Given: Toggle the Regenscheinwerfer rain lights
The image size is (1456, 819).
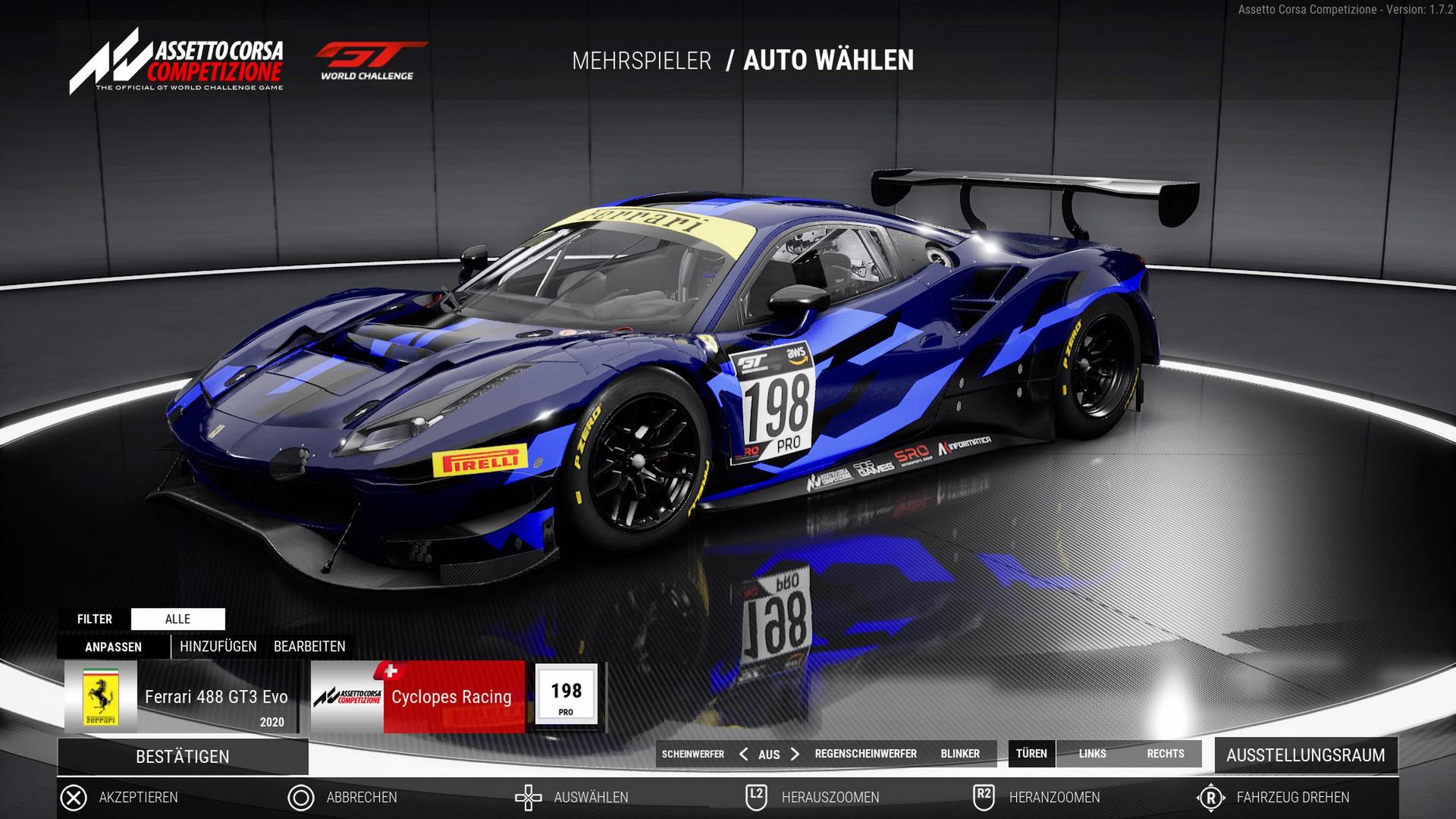Looking at the screenshot, I should (x=865, y=754).
